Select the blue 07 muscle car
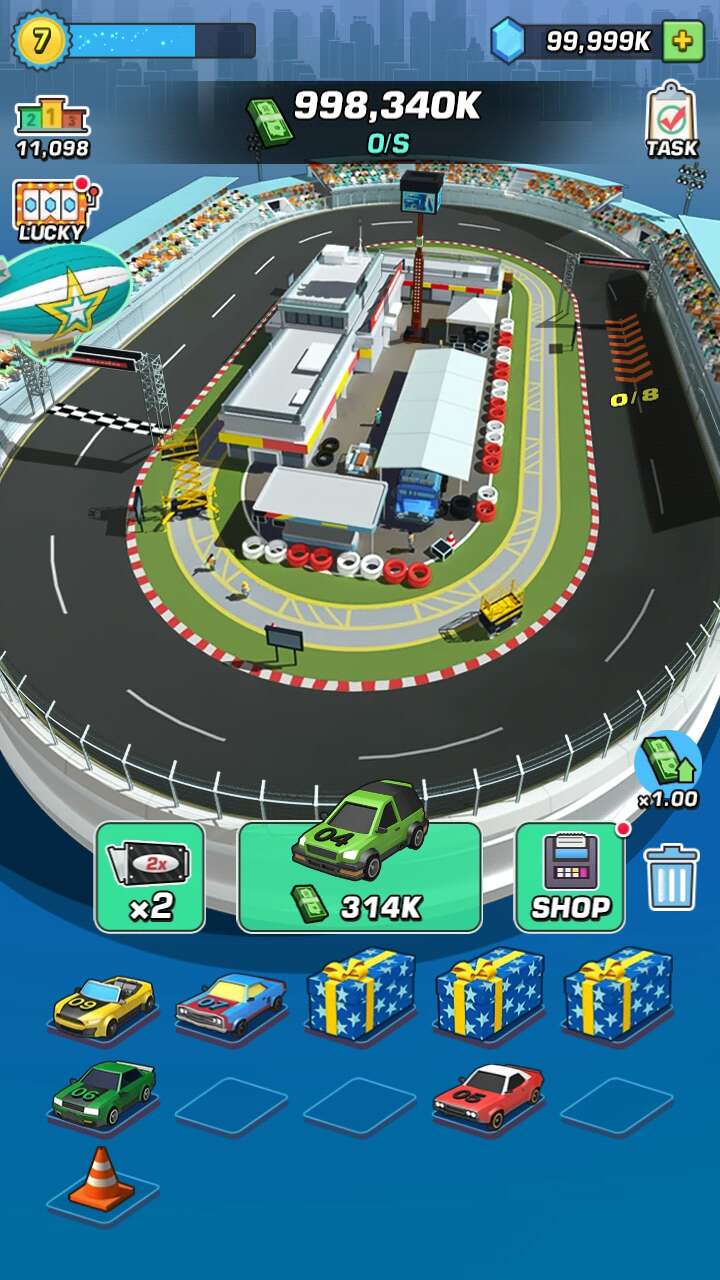The width and height of the screenshot is (720, 1280). click(x=231, y=1003)
